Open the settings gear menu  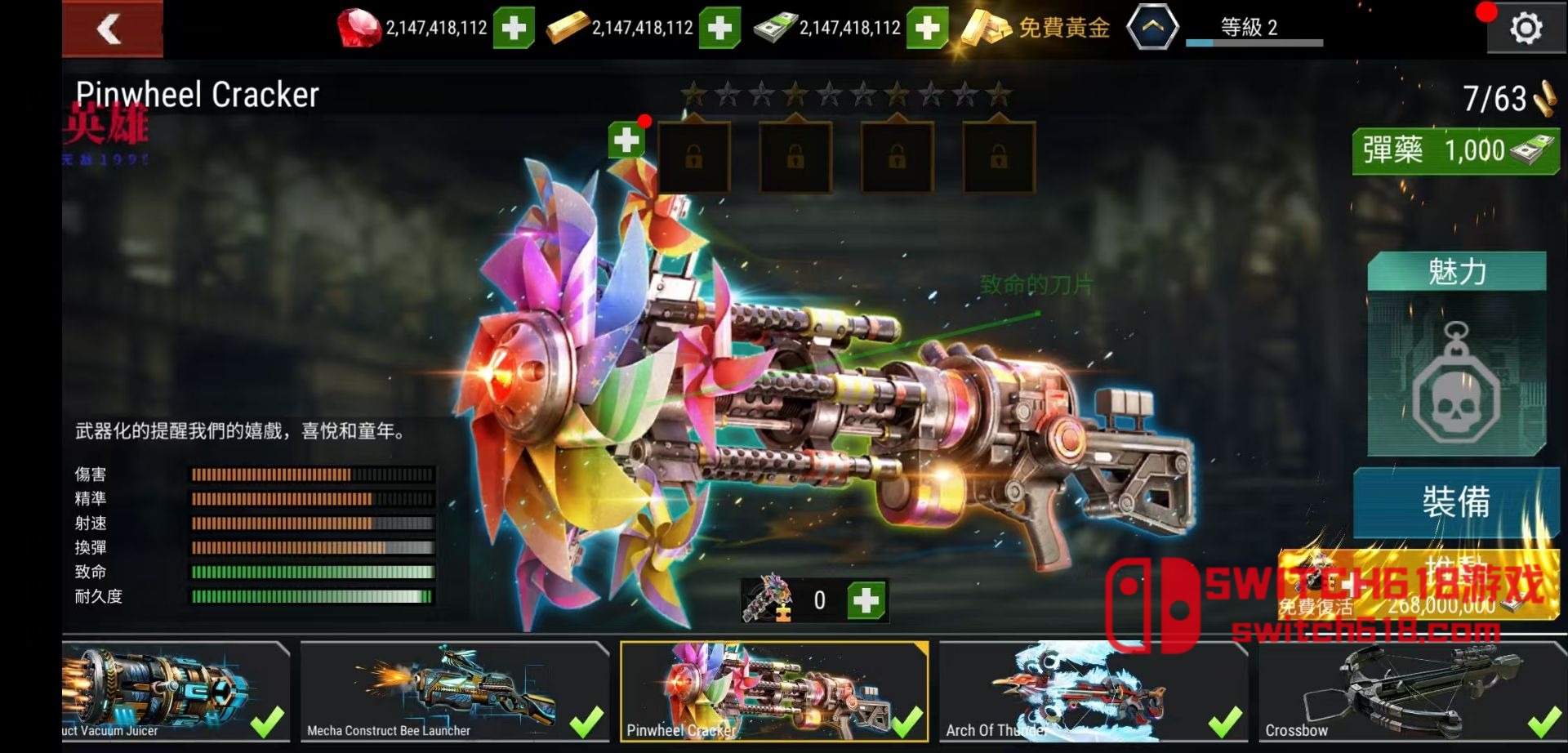tap(1525, 29)
